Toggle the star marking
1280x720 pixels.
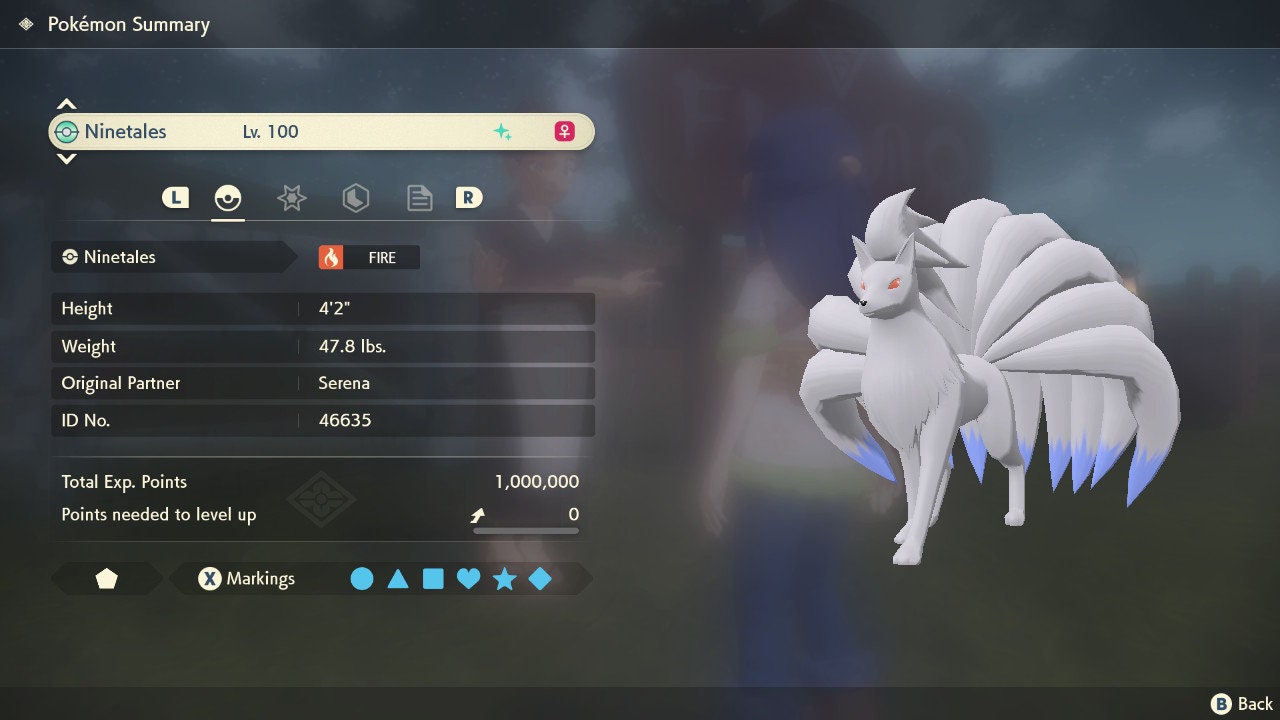[504, 579]
